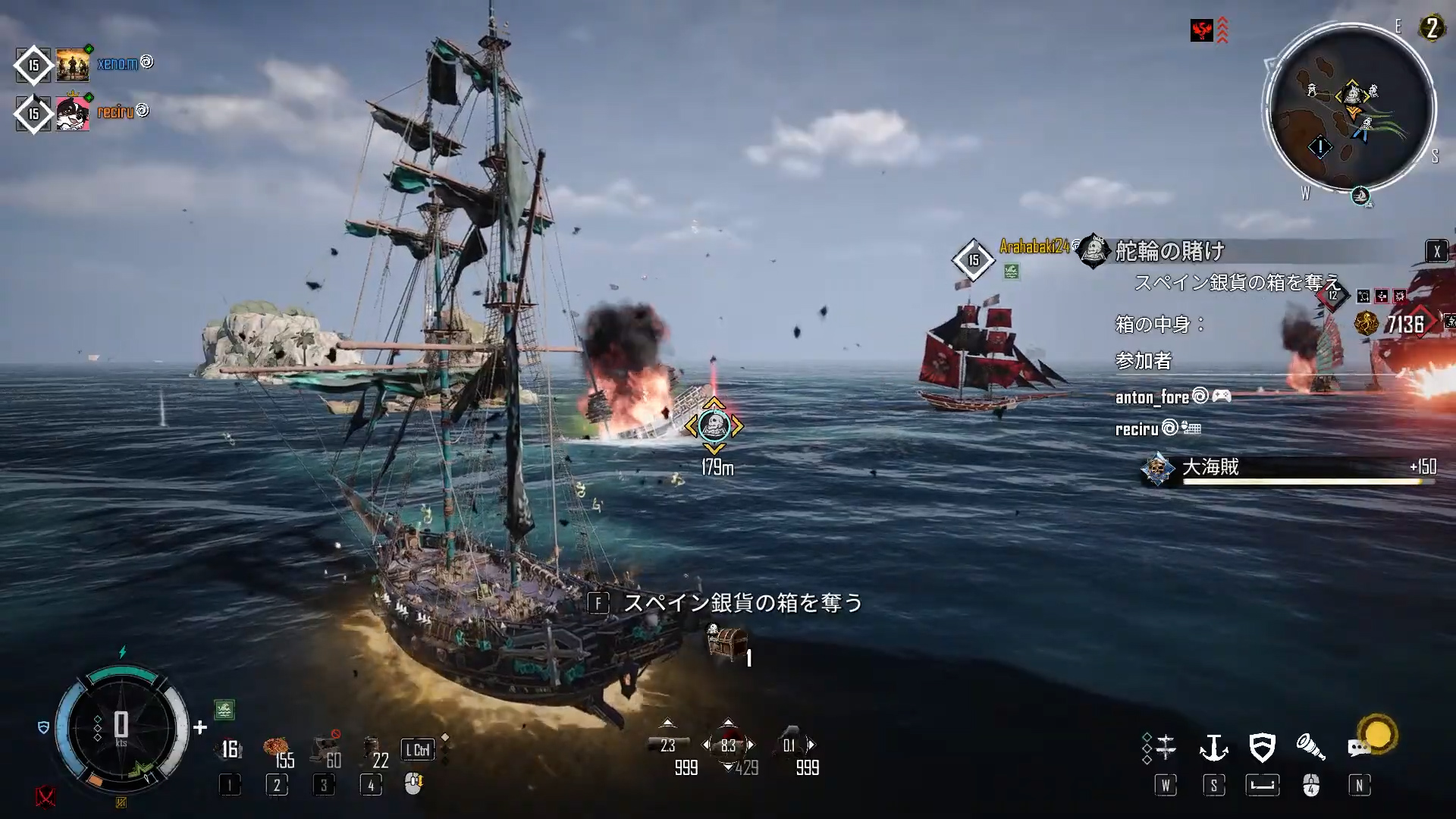The image size is (1456, 819).
Task: Click the raise sails mast icon
Action: coord(1165,748)
